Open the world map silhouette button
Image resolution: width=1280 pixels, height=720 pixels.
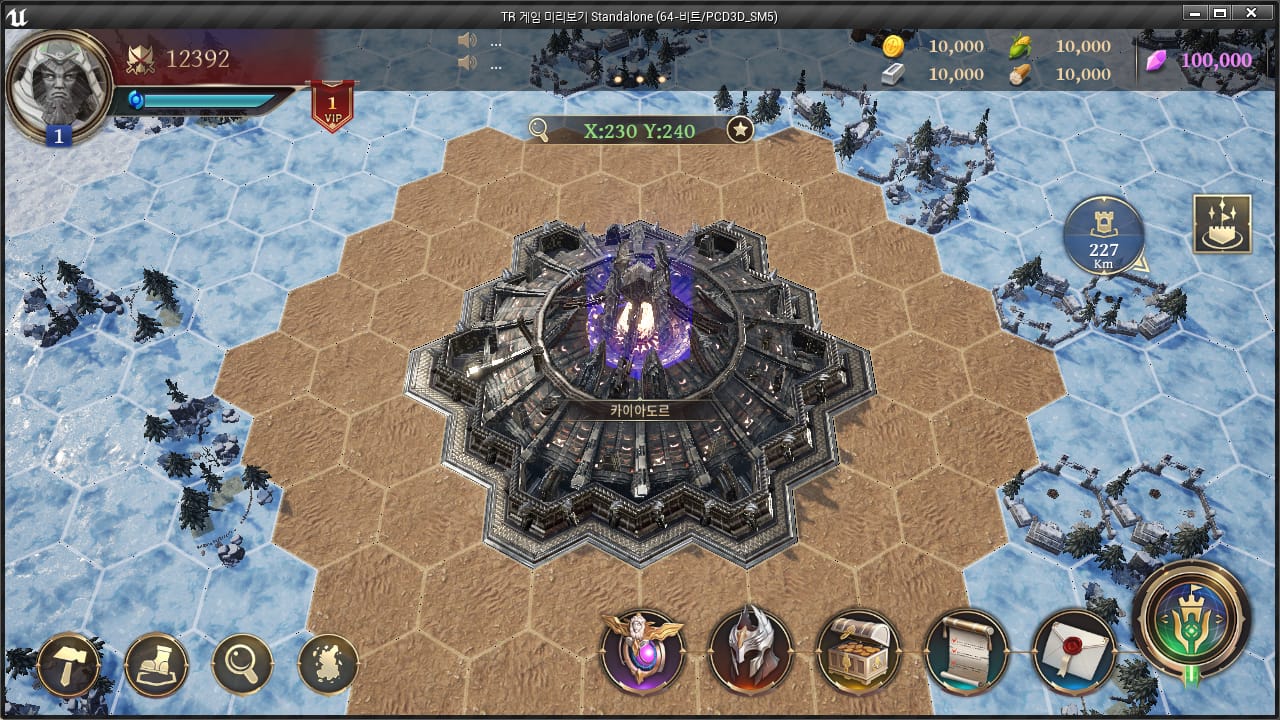328,664
